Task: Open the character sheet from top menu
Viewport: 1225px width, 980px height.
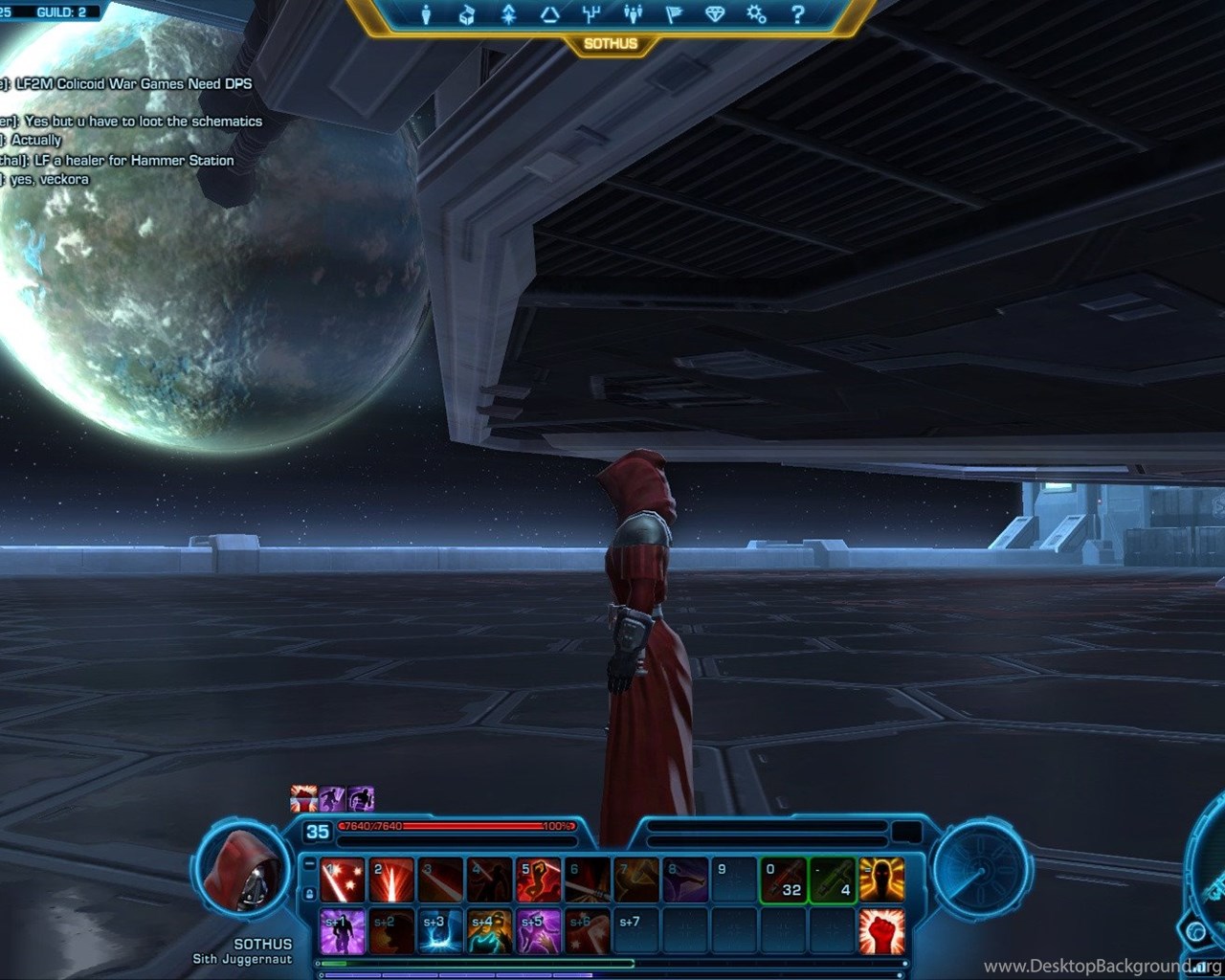Action: [427, 14]
